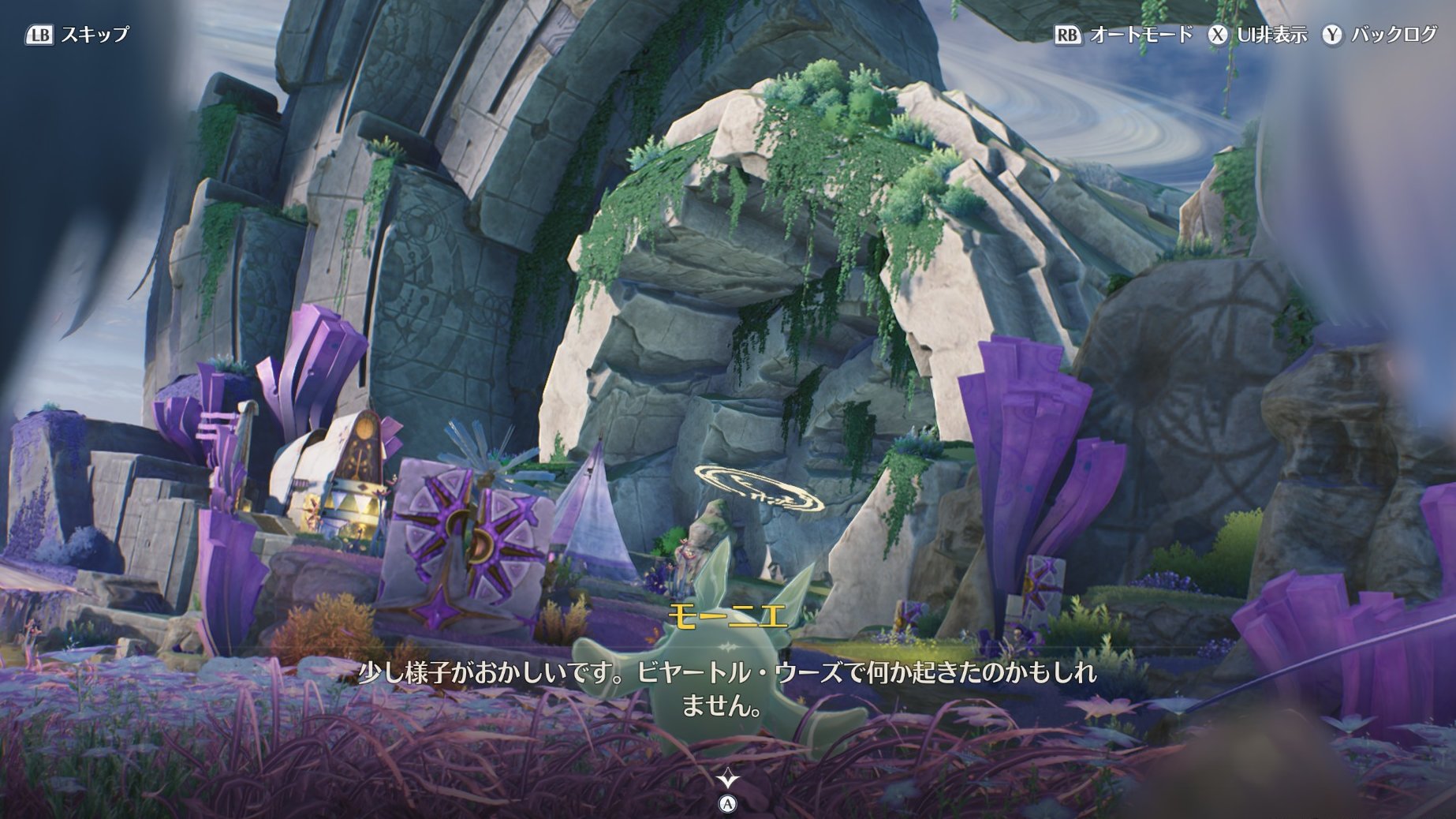Skip the dialogue with スキップ

pos(77,35)
